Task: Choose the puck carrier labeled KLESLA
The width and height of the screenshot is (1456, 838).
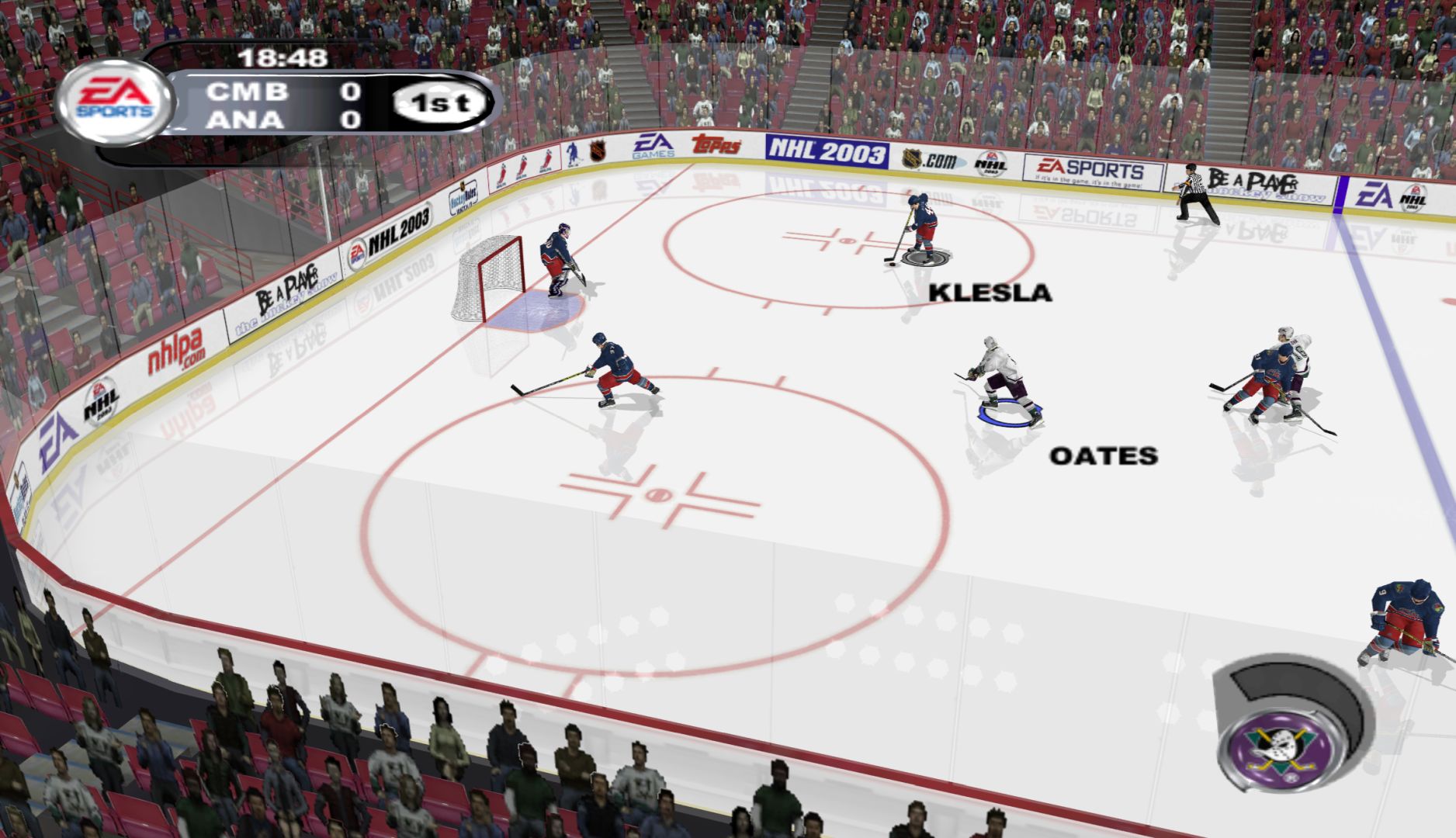Action: pos(922,227)
